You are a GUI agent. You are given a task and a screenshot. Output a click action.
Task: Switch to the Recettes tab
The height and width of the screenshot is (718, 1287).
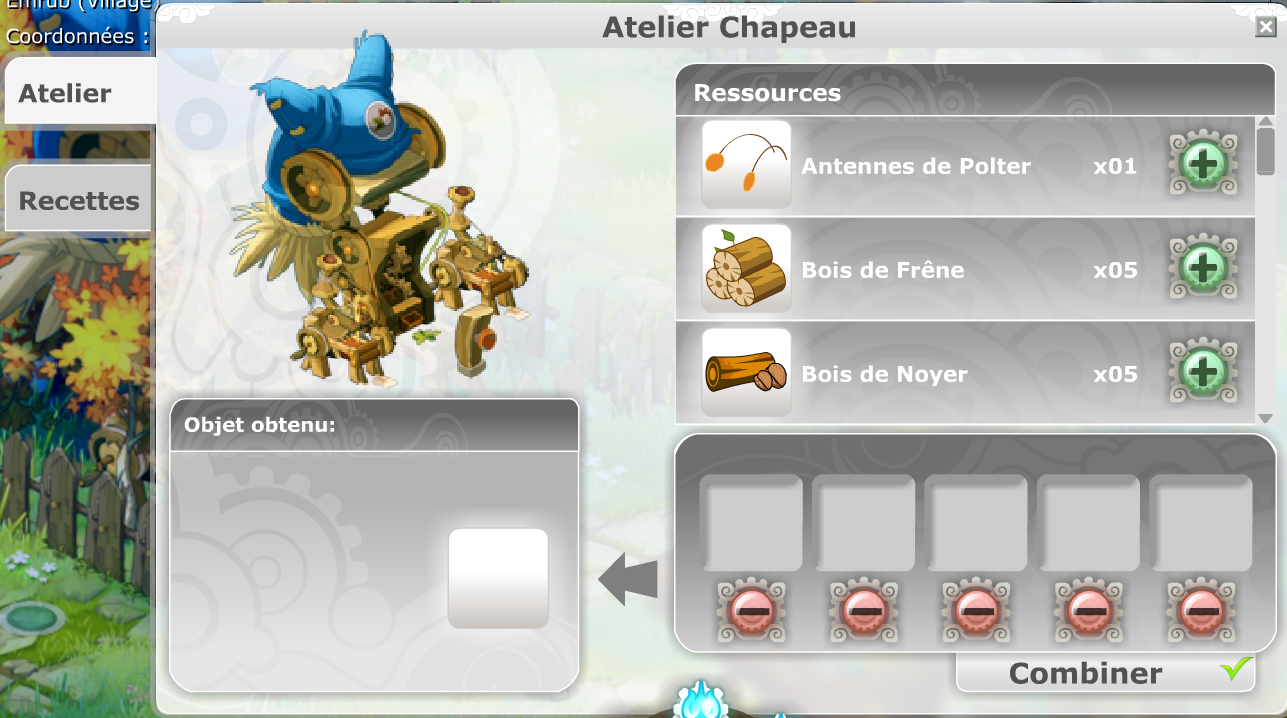[x=79, y=200]
